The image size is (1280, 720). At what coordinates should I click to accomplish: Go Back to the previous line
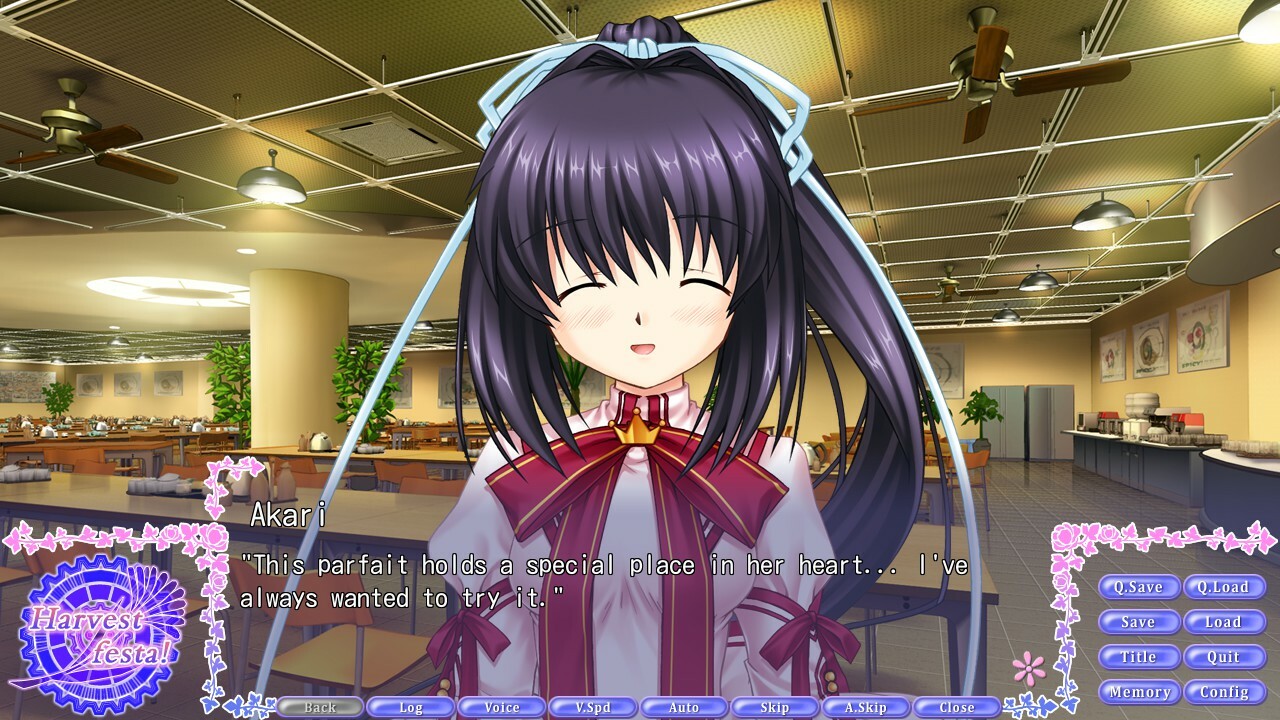tap(319, 706)
